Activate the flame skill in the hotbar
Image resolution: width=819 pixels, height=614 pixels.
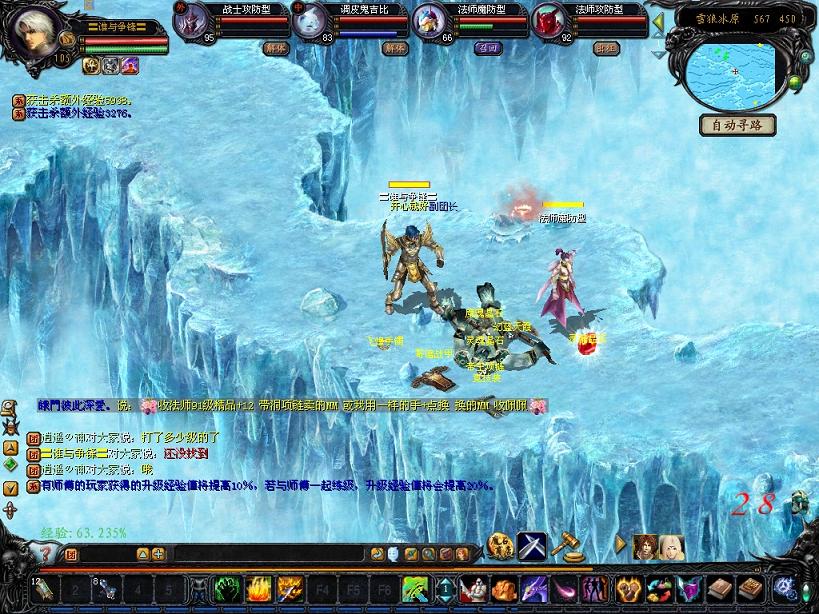point(259,589)
